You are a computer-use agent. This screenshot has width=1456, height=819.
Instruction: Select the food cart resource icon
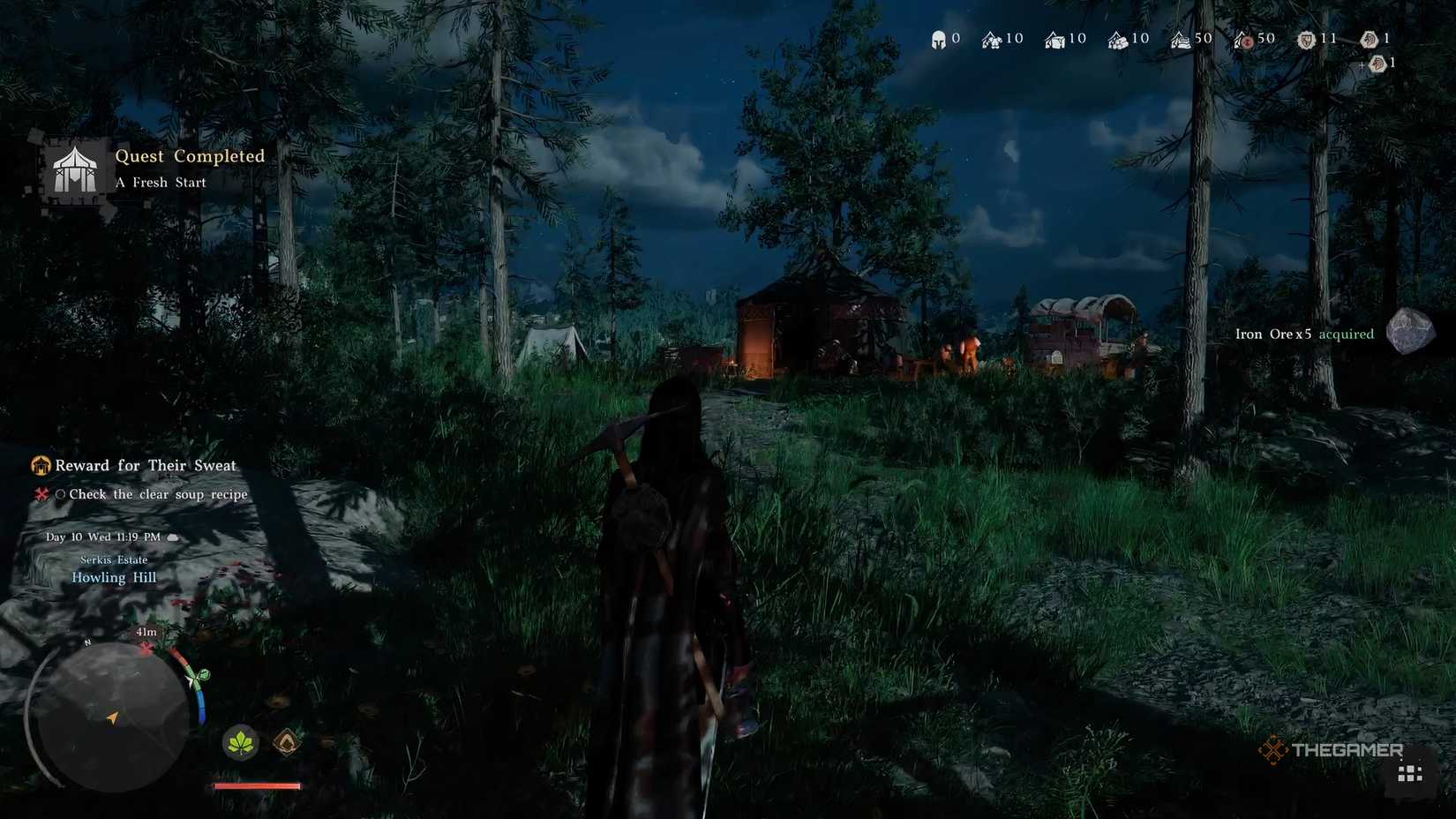coord(1179,38)
